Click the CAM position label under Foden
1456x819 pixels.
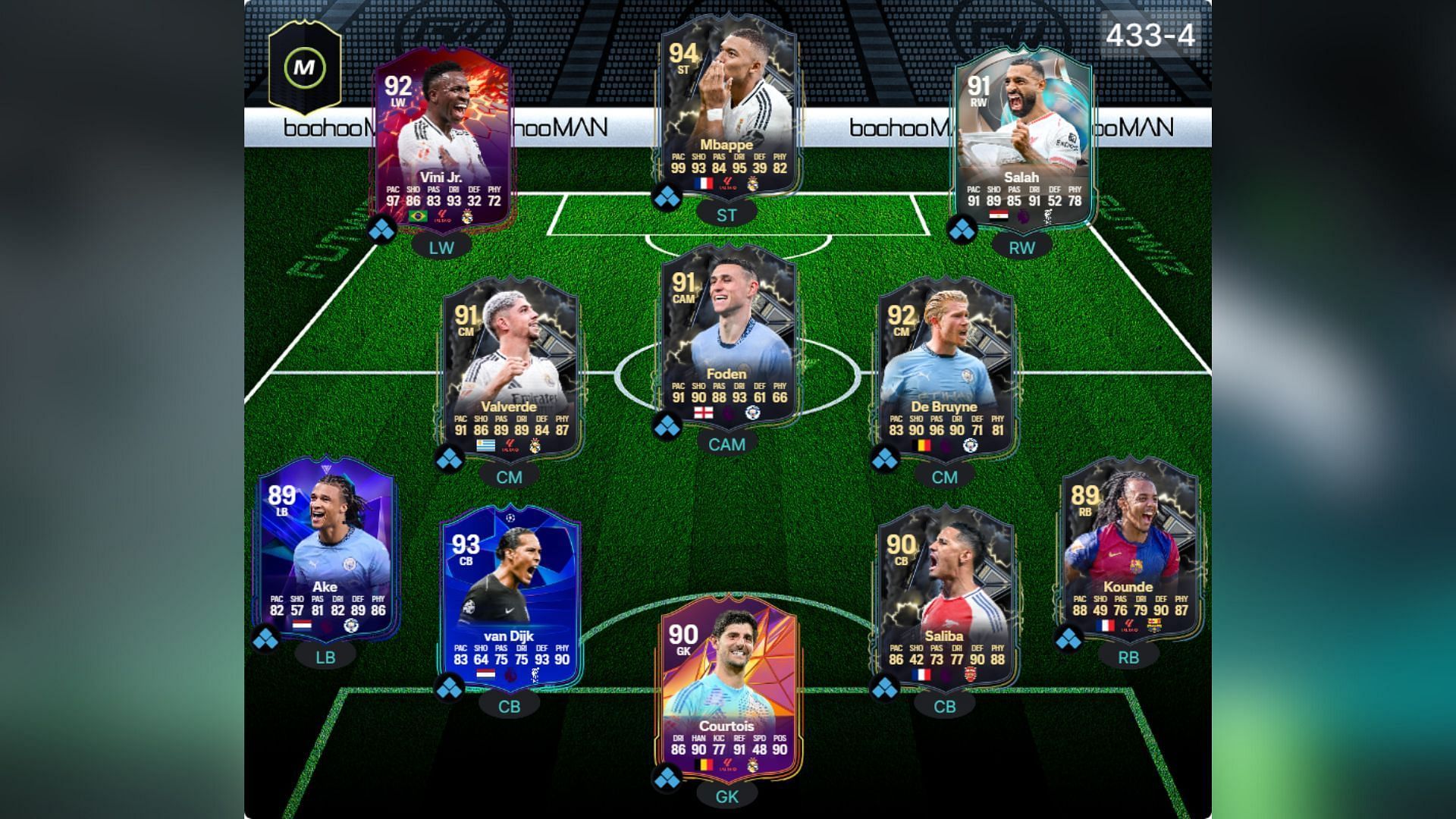click(x=726, y=444)
